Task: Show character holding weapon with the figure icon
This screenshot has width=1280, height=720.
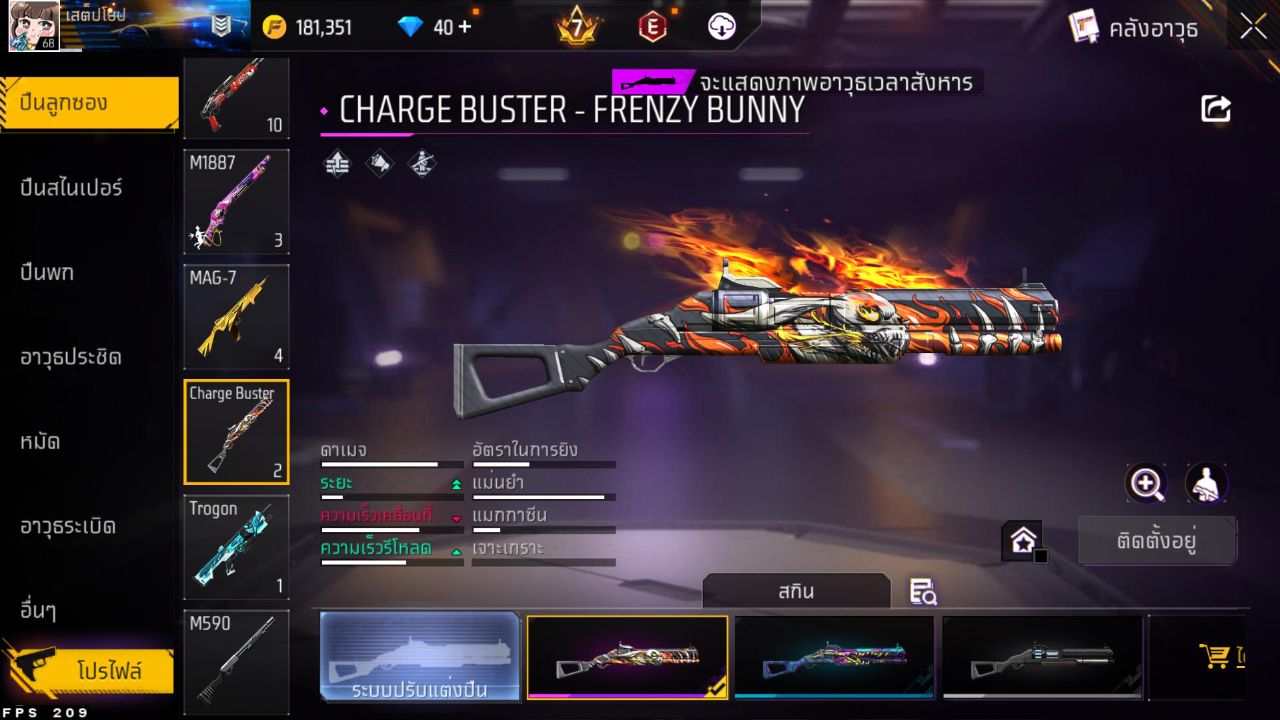Action: pos(1206,484)
